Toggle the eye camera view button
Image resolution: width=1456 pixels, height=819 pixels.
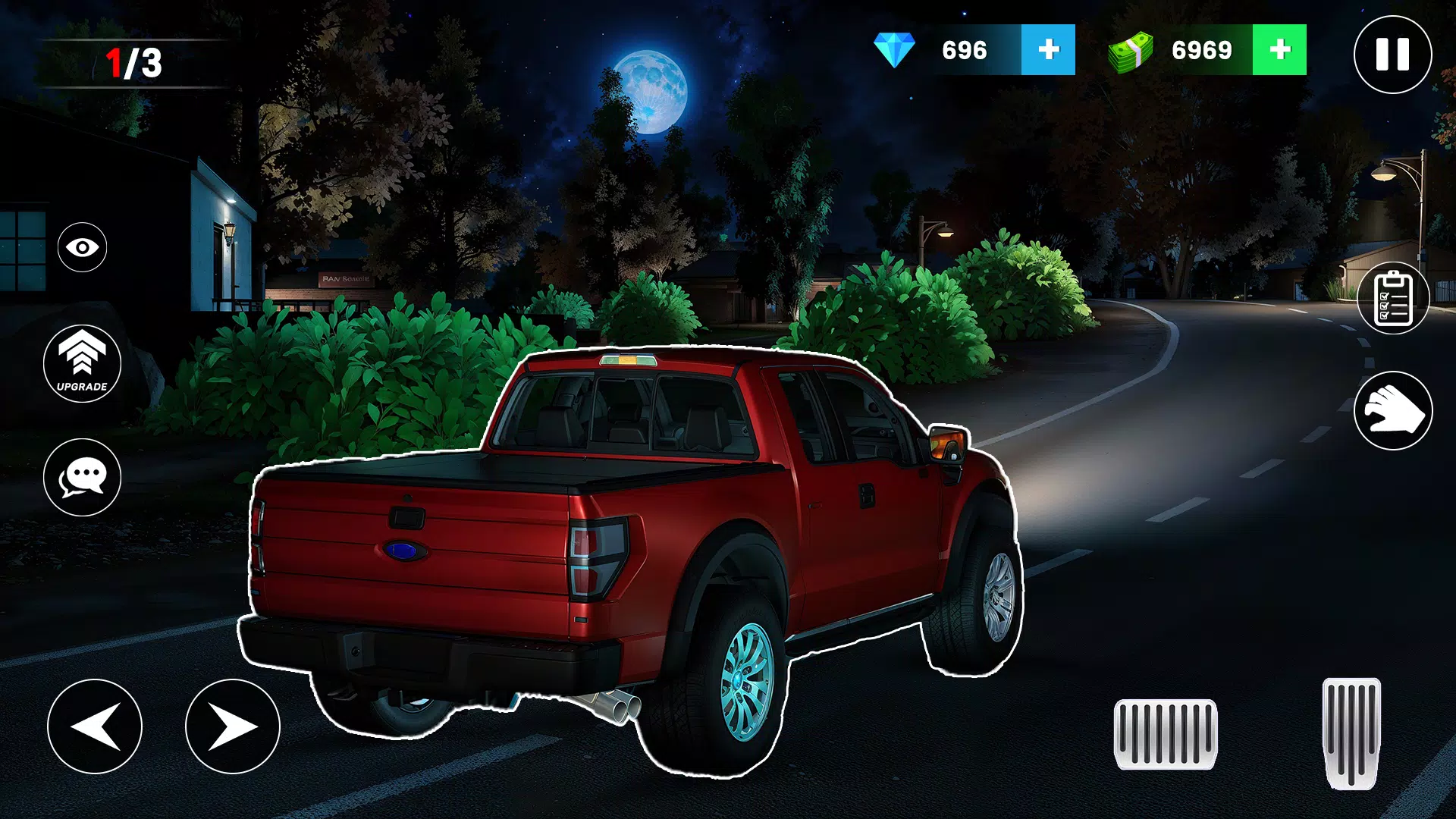point(82,247)
